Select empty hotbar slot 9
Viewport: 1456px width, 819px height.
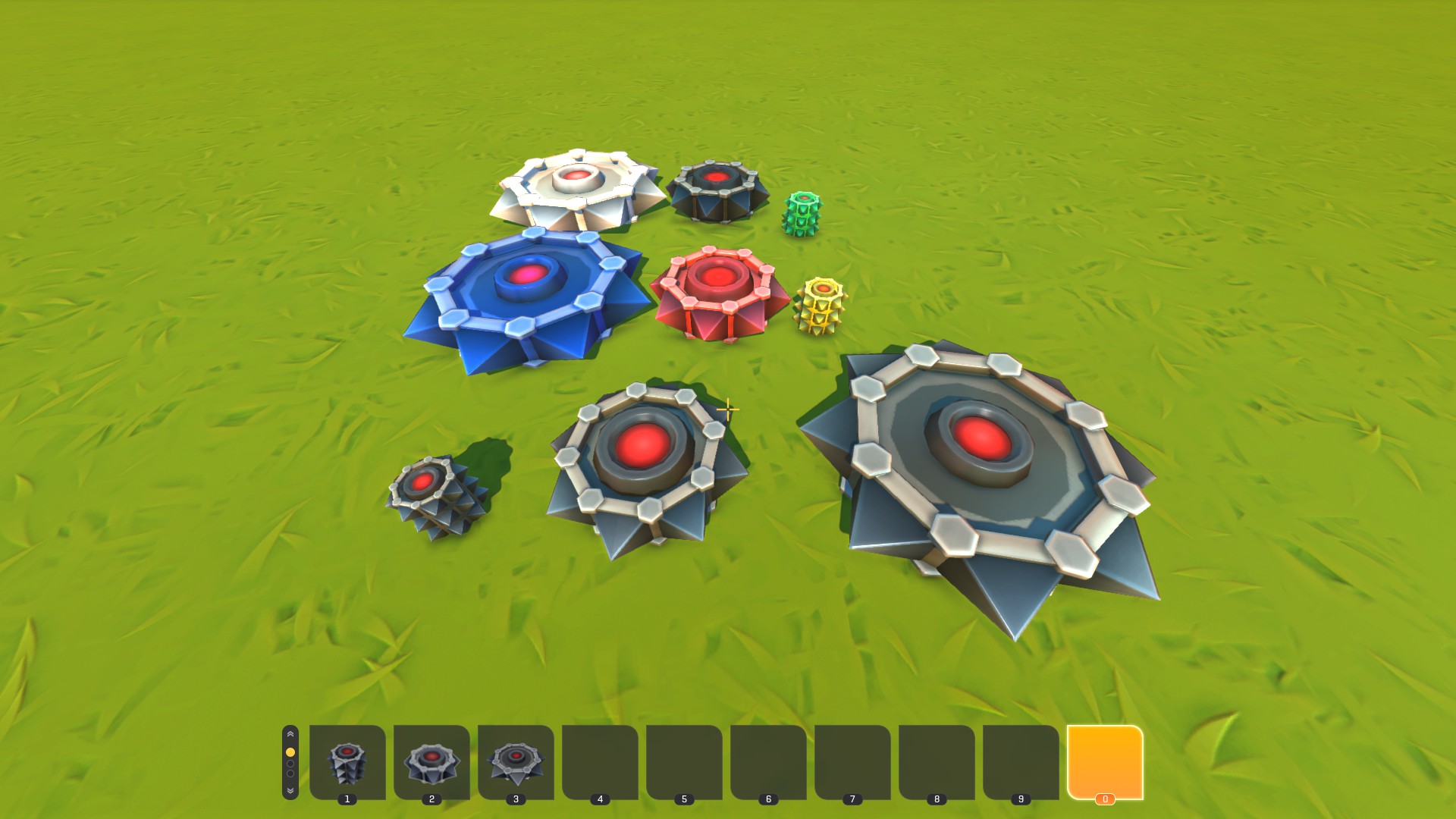point(1021,761)
